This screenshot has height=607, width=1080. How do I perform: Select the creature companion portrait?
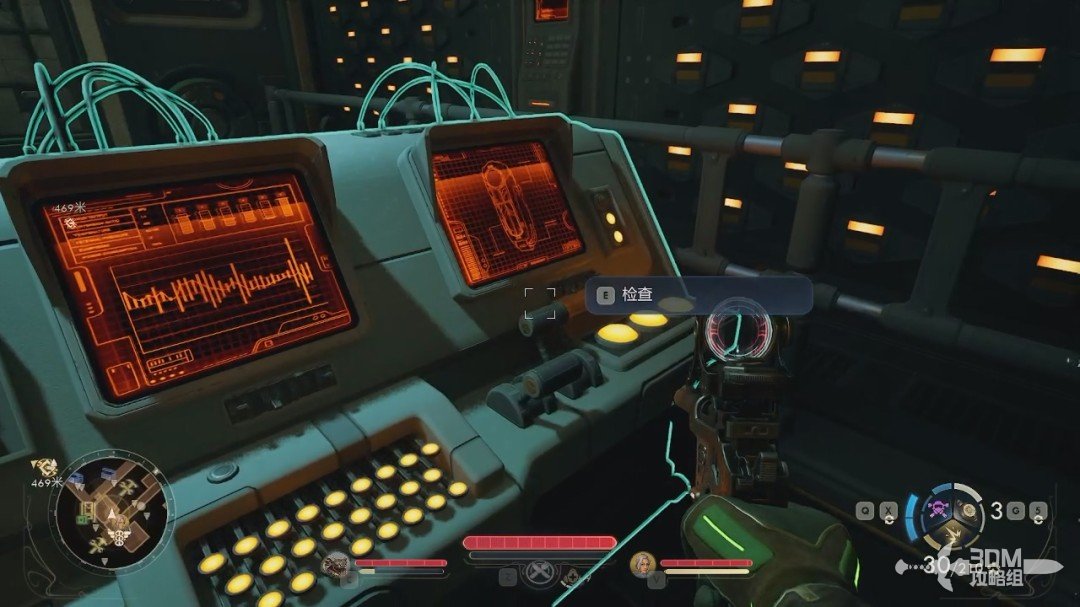[x=337, y=564]
